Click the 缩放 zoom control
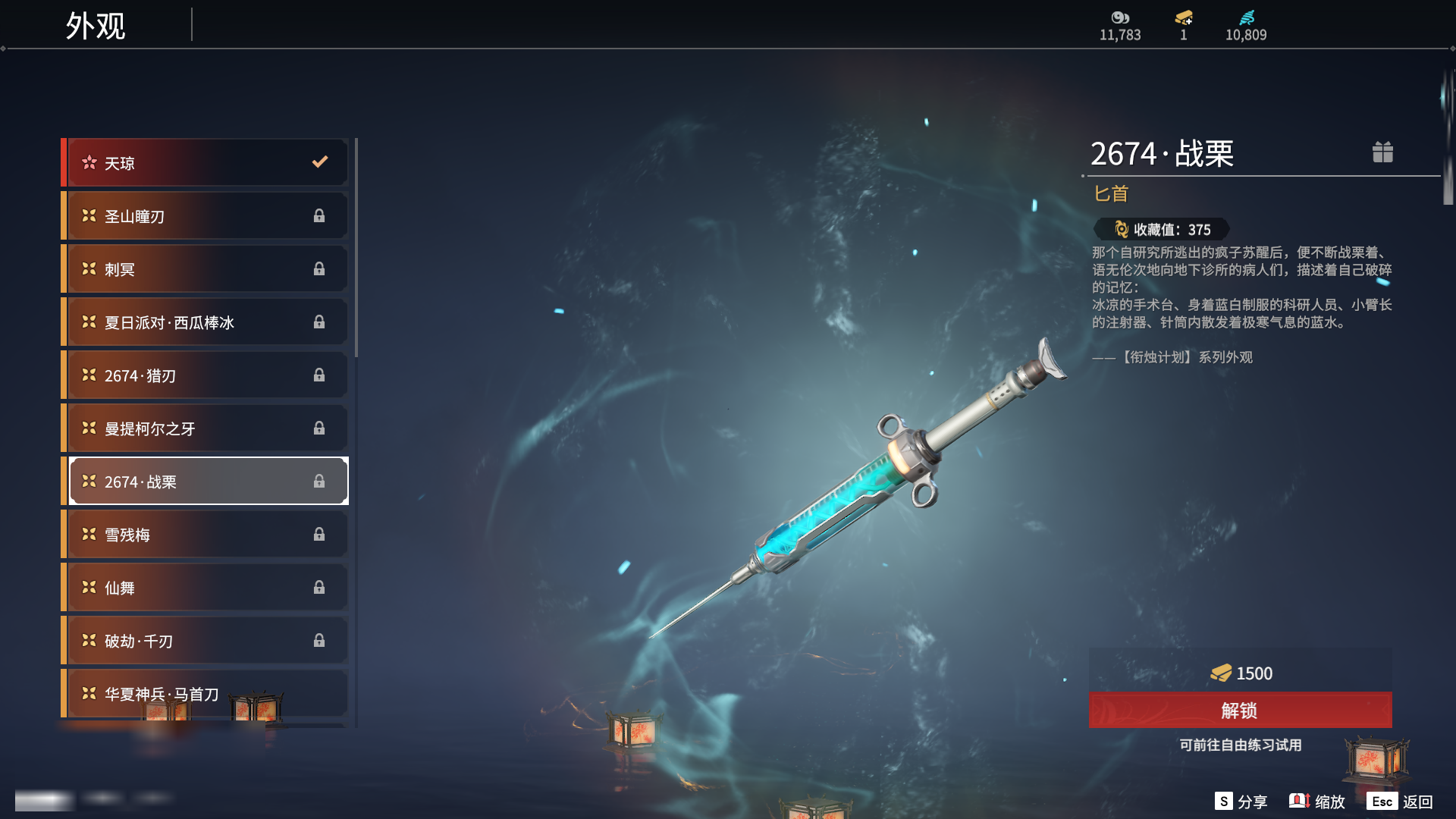The width and height of the screenshot is (1456, 819). pos(1317,802)
